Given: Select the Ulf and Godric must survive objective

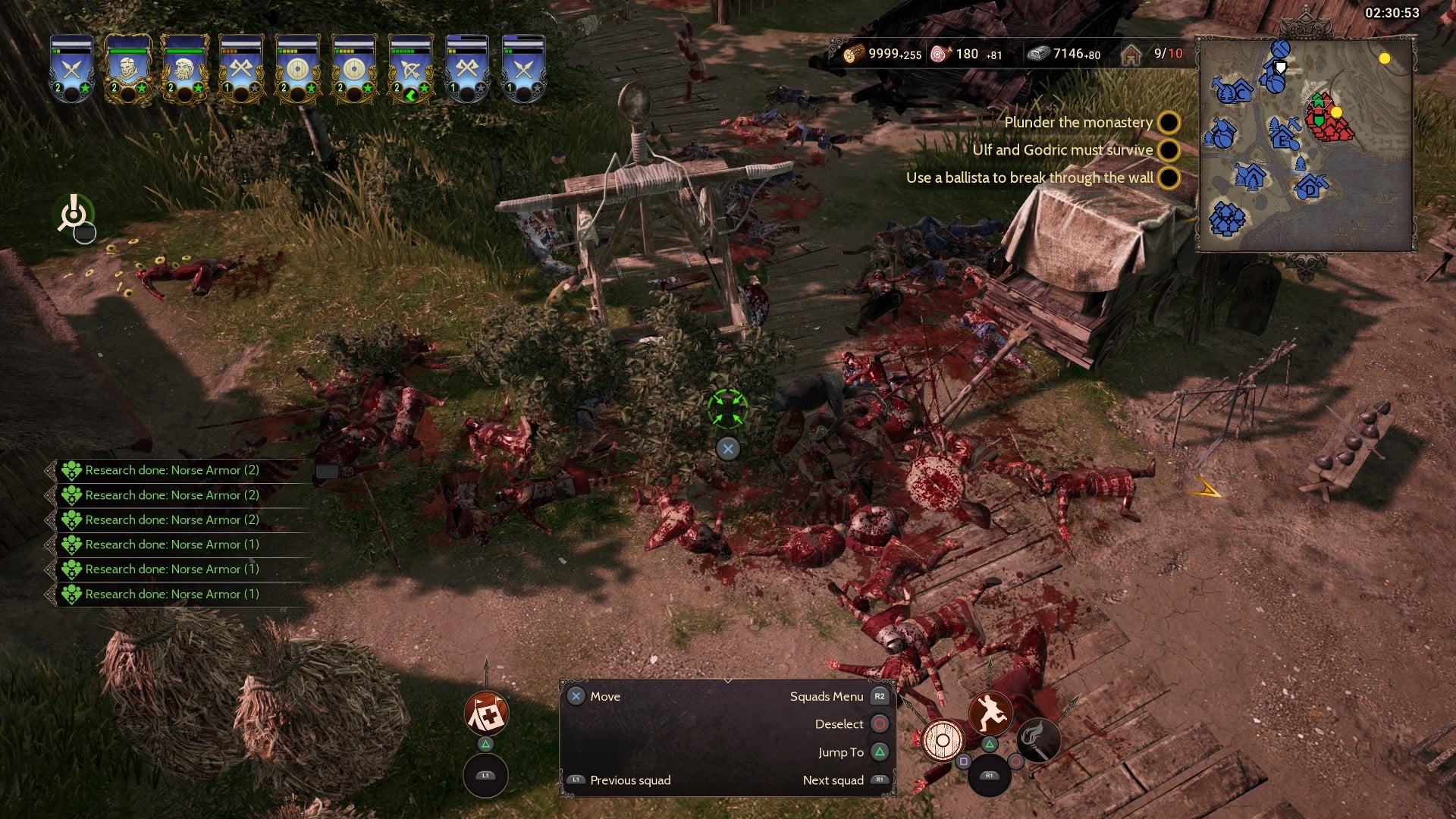Looking at the screenshot, I should click(x=1062, y=150).
